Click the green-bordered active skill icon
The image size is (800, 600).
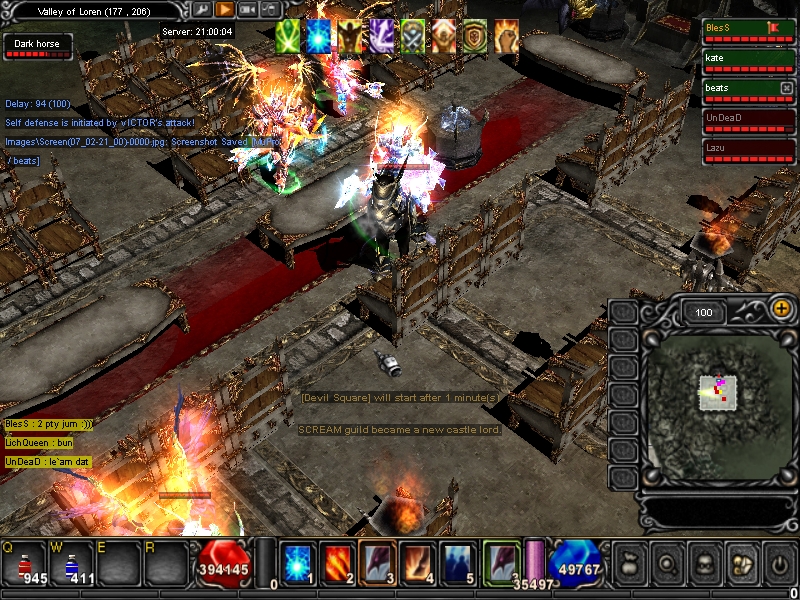click(x=501, y=561)
